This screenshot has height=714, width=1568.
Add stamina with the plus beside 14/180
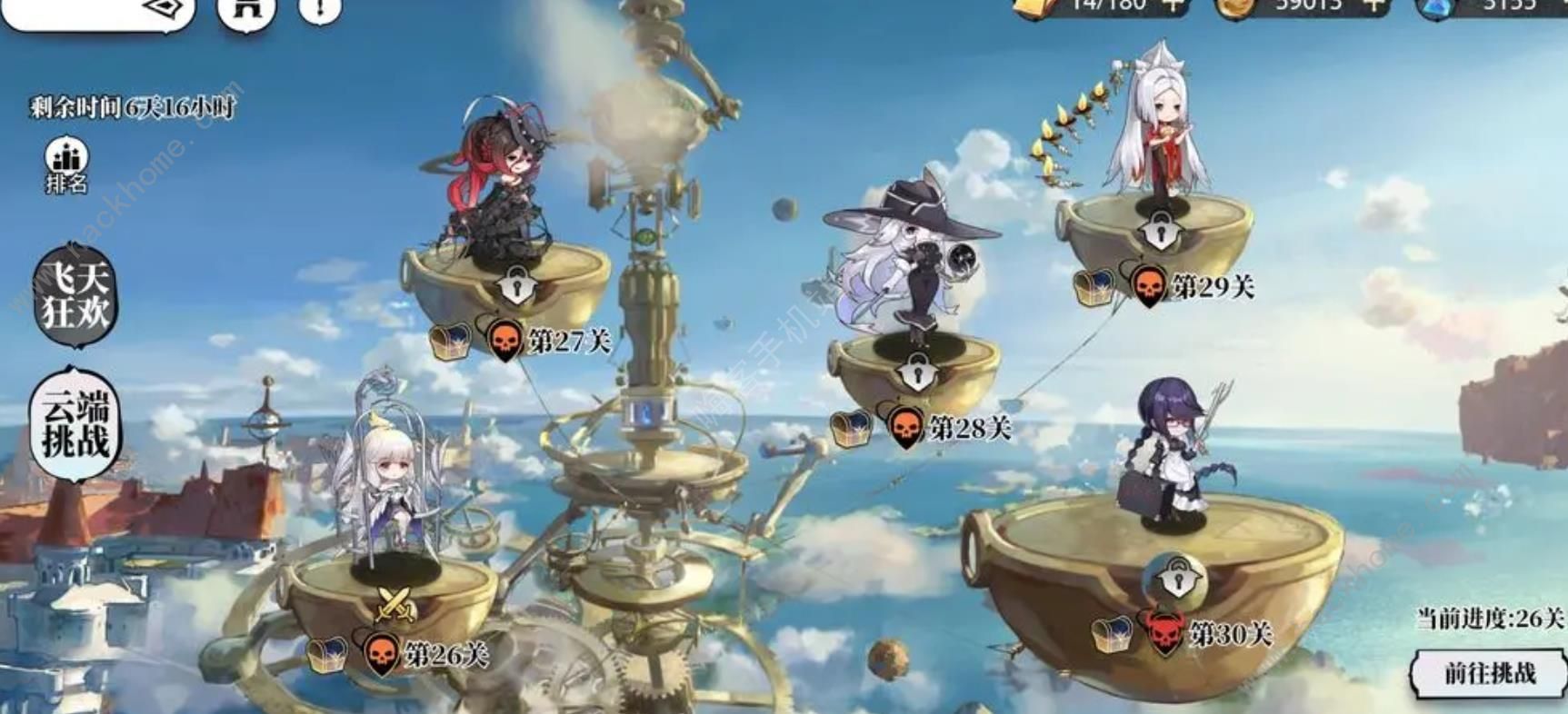[1174, 5]
